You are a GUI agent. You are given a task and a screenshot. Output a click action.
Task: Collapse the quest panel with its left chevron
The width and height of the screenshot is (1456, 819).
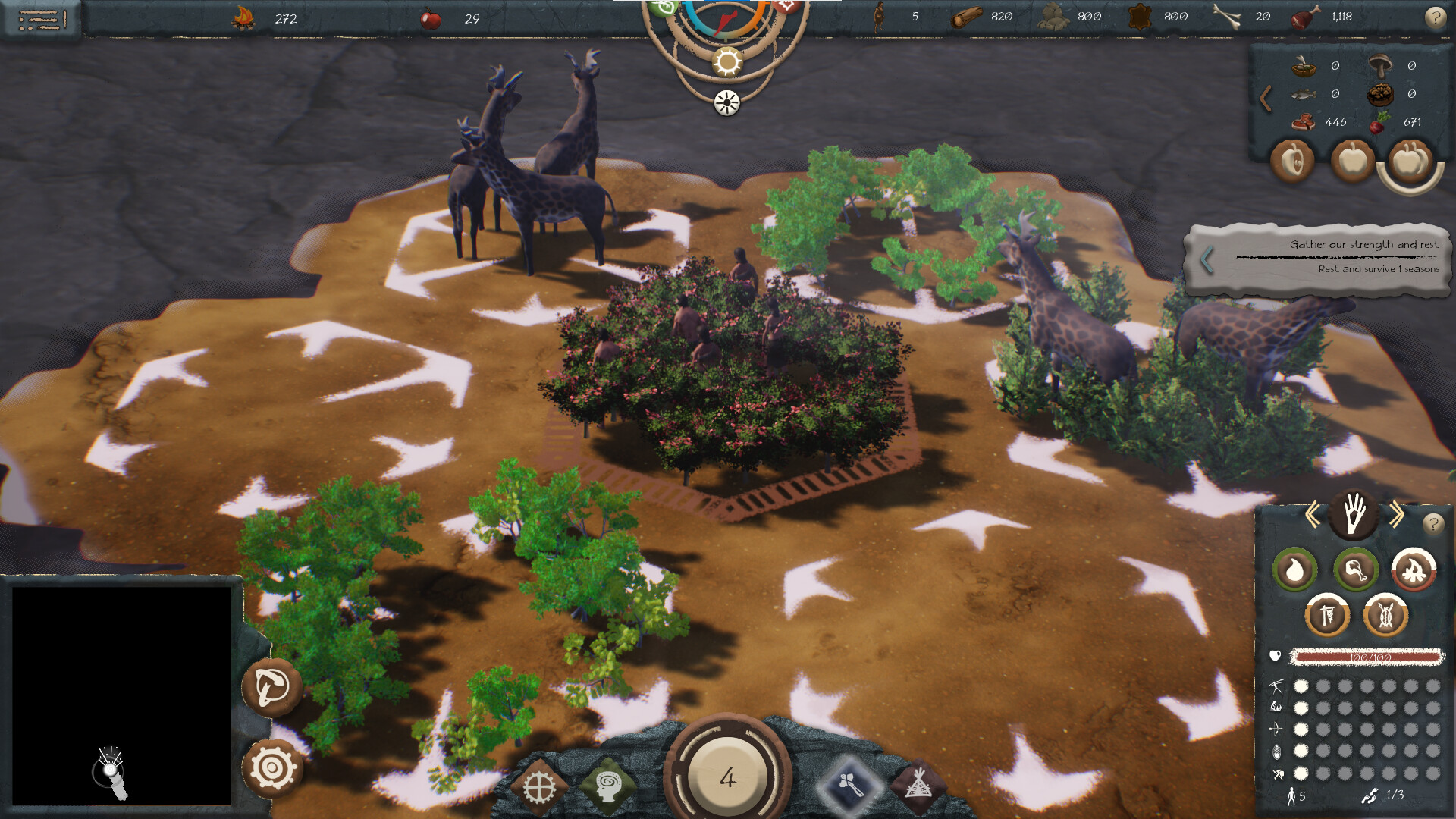1208,260
